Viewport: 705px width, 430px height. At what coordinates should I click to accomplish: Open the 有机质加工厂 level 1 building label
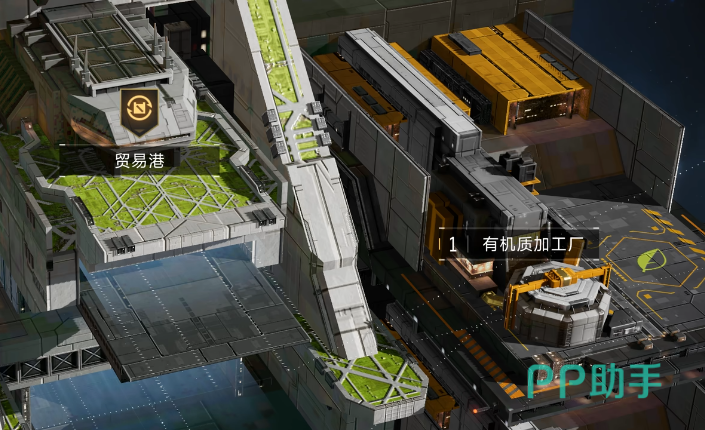[x=519, y=243]
